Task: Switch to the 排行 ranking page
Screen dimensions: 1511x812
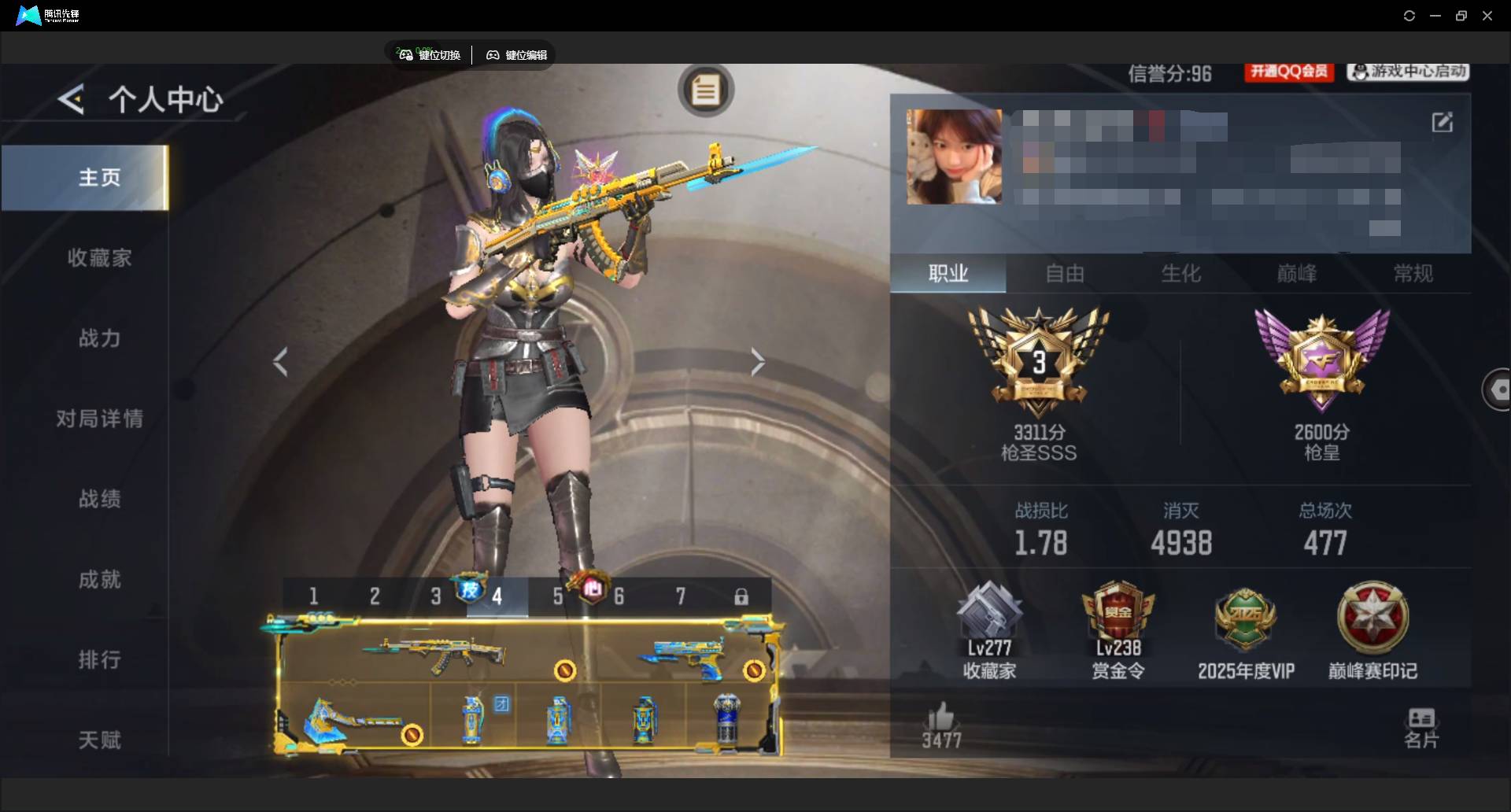Action: point(99,659)
